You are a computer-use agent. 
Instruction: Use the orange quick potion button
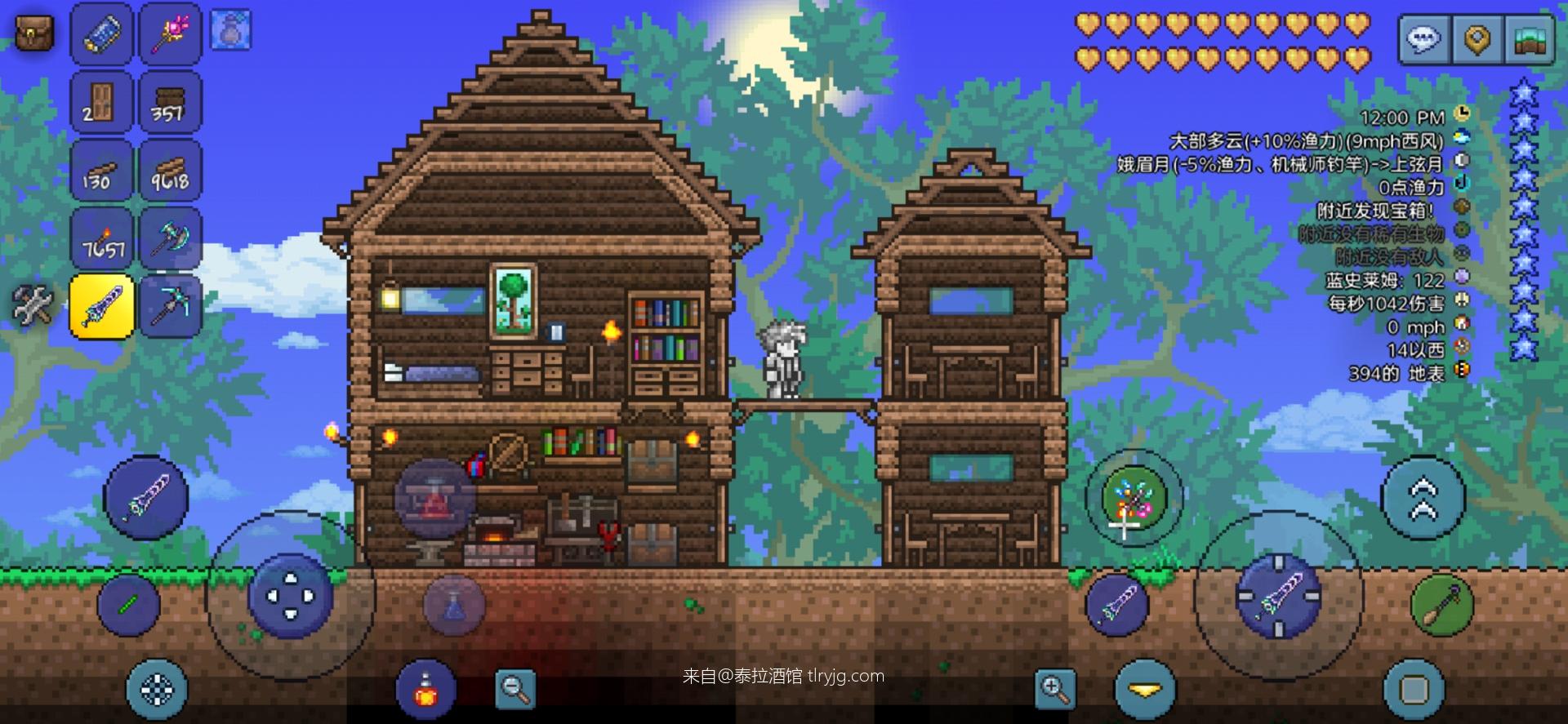[425, 691]
